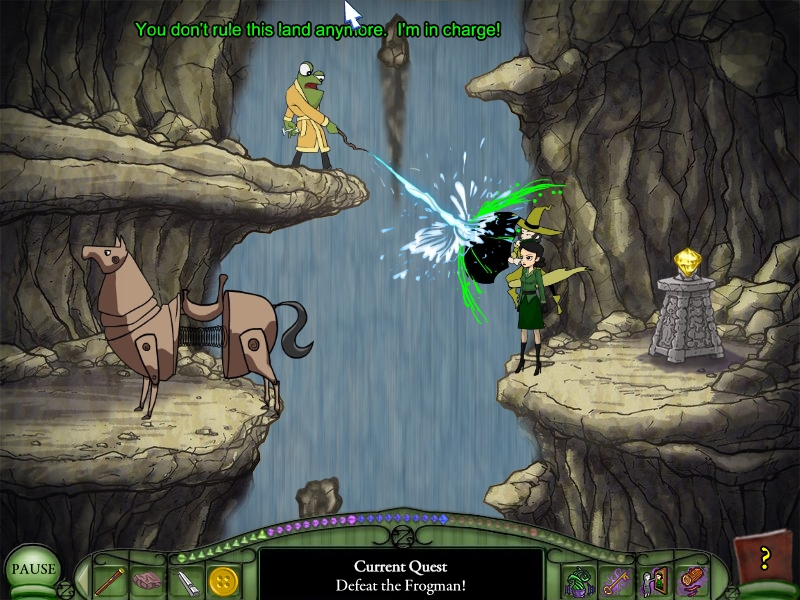The width and height of the screenshot is (800, 600).
Task: Select the wooden flute inventory item
Action: (x=109, y=579)
